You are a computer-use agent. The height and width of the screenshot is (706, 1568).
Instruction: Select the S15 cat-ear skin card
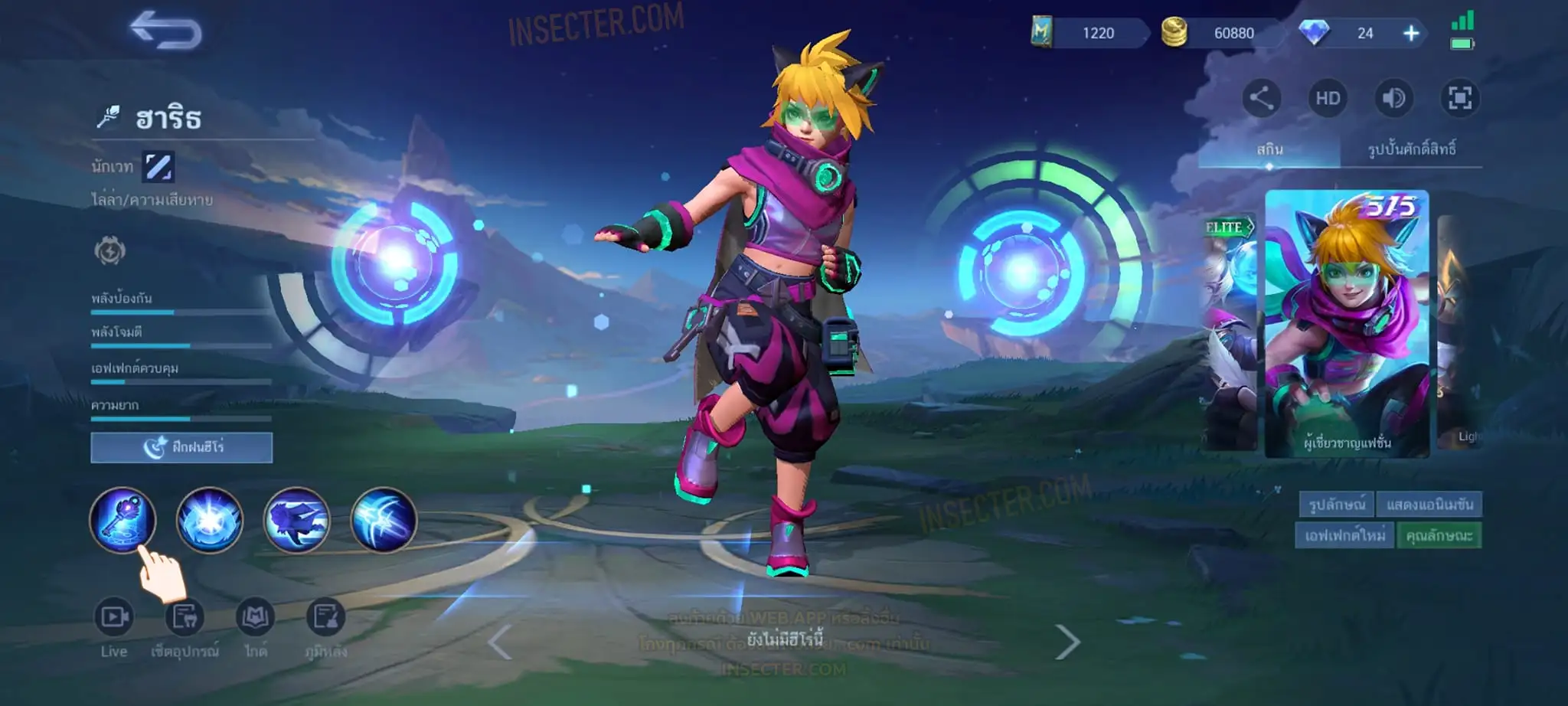coord(1347,323)
